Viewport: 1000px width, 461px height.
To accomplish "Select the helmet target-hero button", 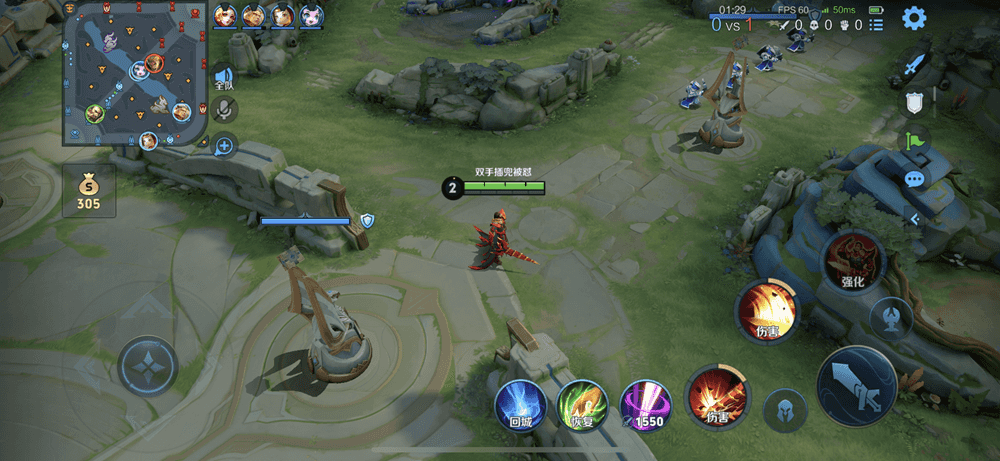I will click(785, 410).
